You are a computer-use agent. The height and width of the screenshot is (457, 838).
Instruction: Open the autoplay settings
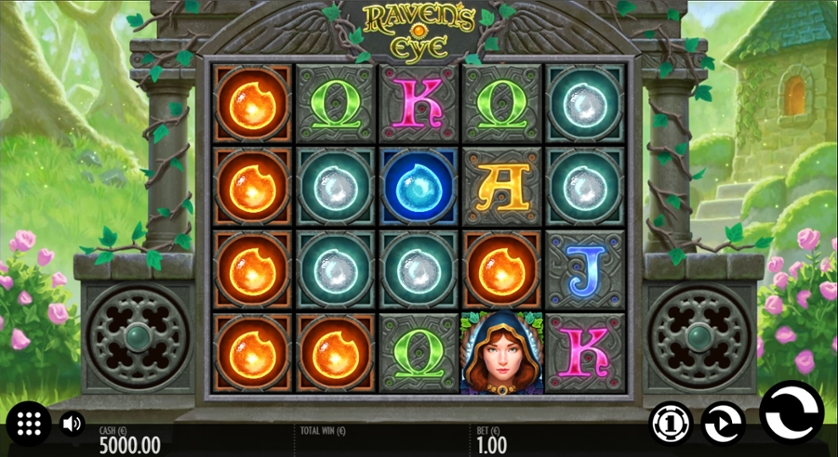(x=723, y=423)
